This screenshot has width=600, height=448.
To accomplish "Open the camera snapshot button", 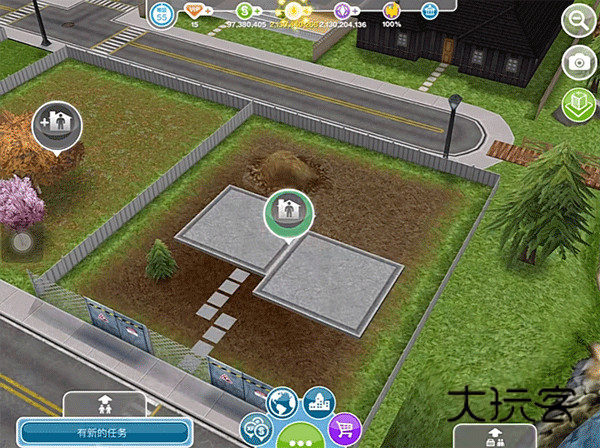I will click(x=578, y=62).
